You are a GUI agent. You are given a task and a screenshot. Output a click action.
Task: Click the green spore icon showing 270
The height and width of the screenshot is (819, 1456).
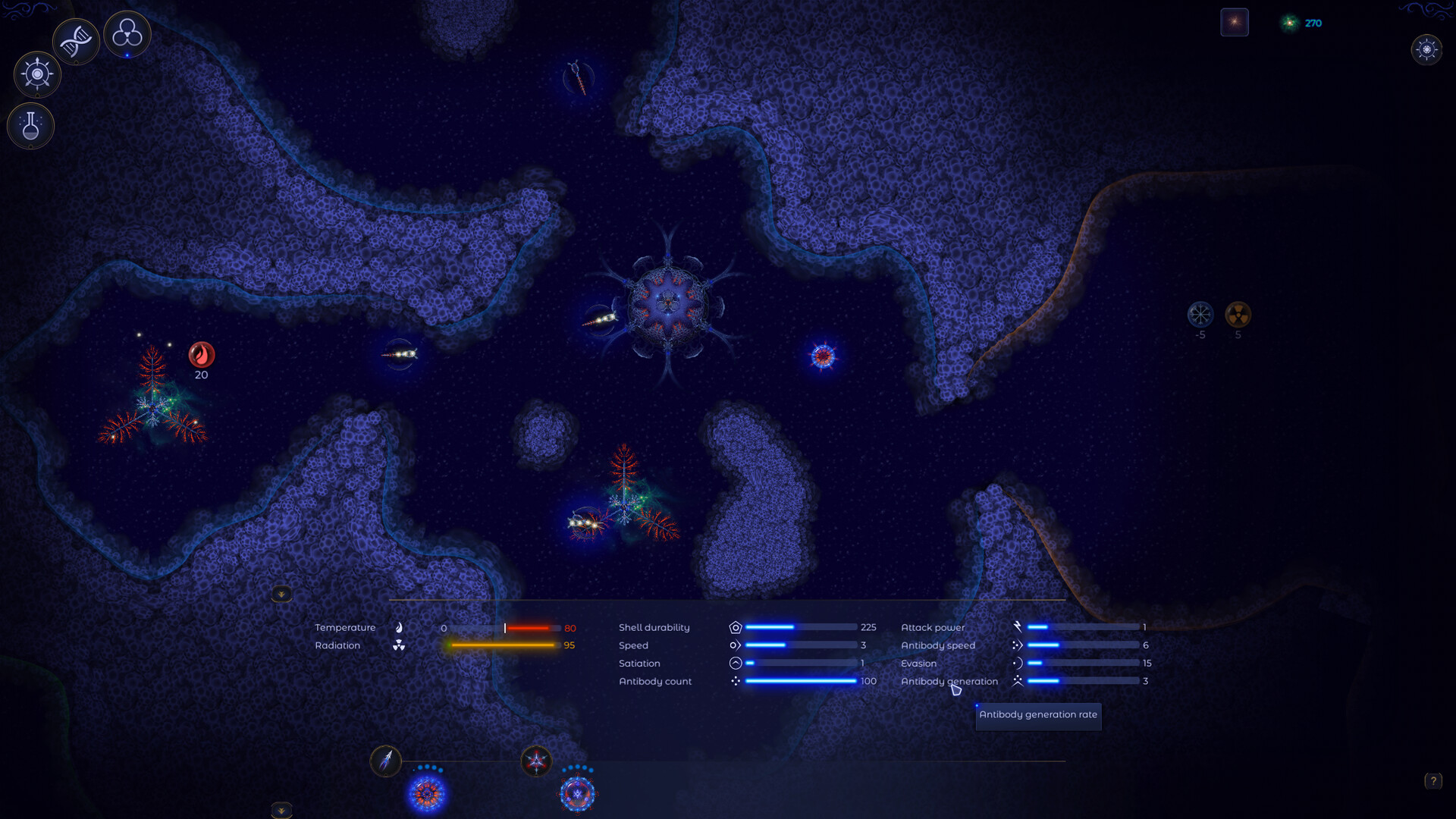(x=1288, y=23)
